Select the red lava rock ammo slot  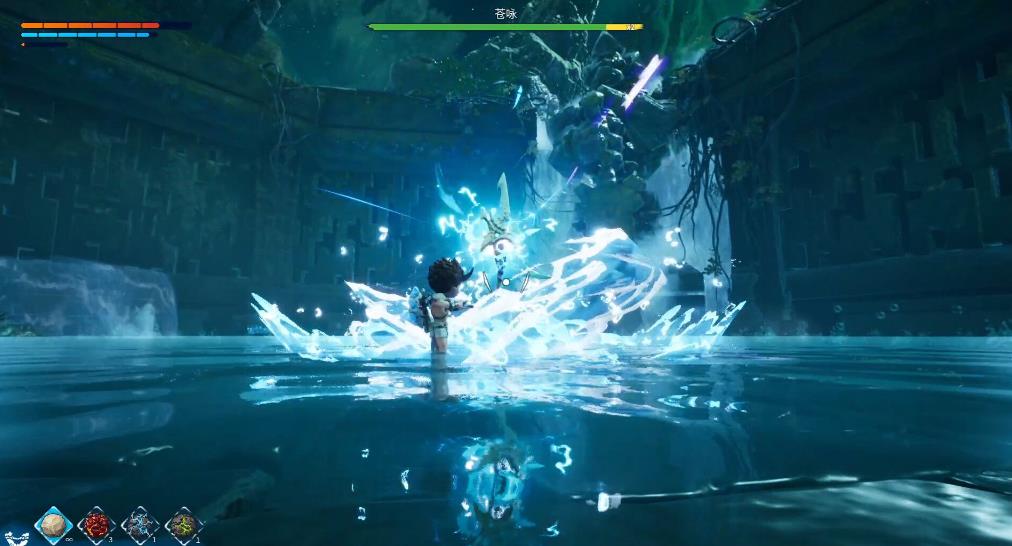click(97, 524)
